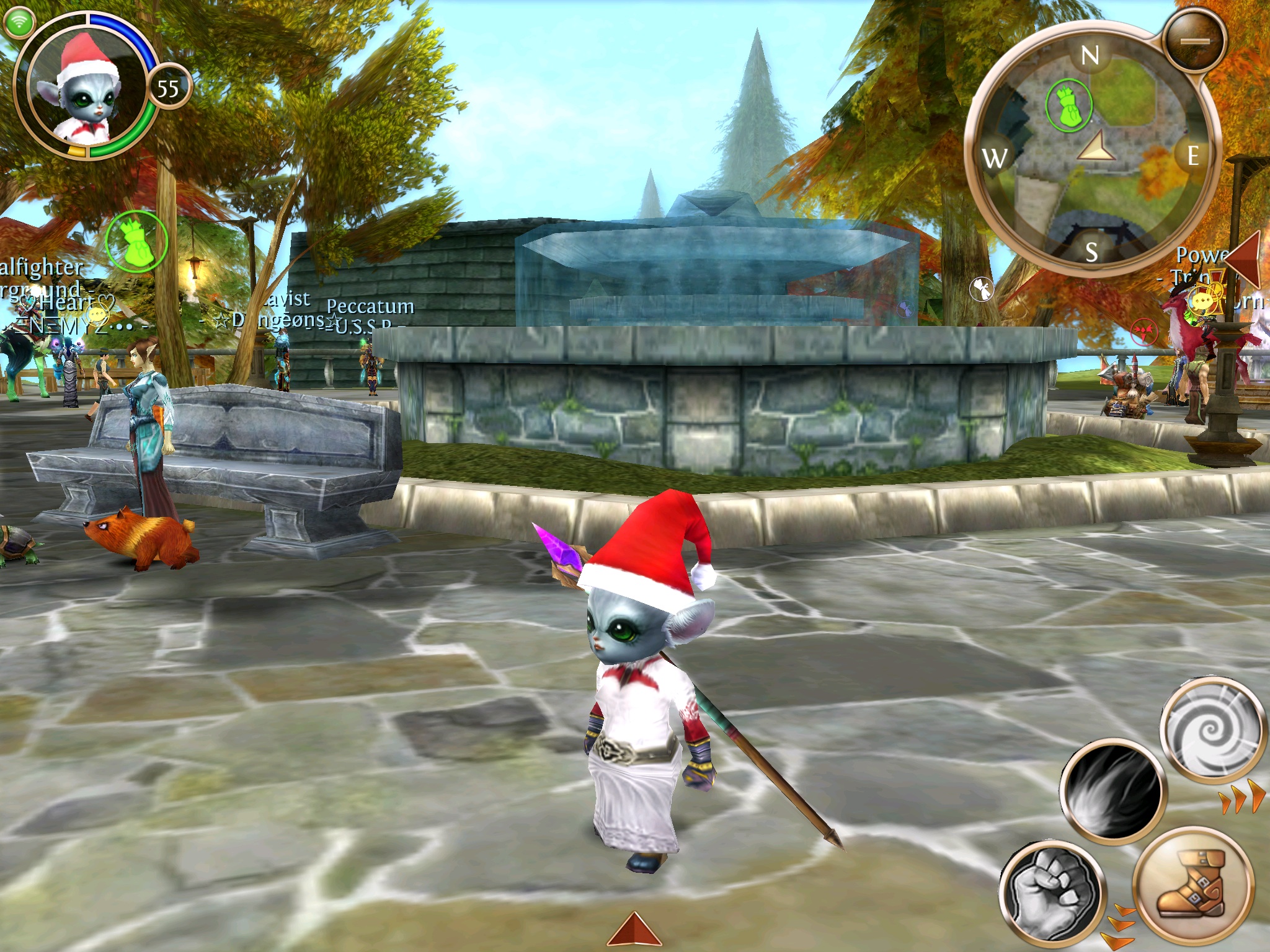Select the green gauntlet buff icon near trees

pyautogui.click(x=136, y=242)
